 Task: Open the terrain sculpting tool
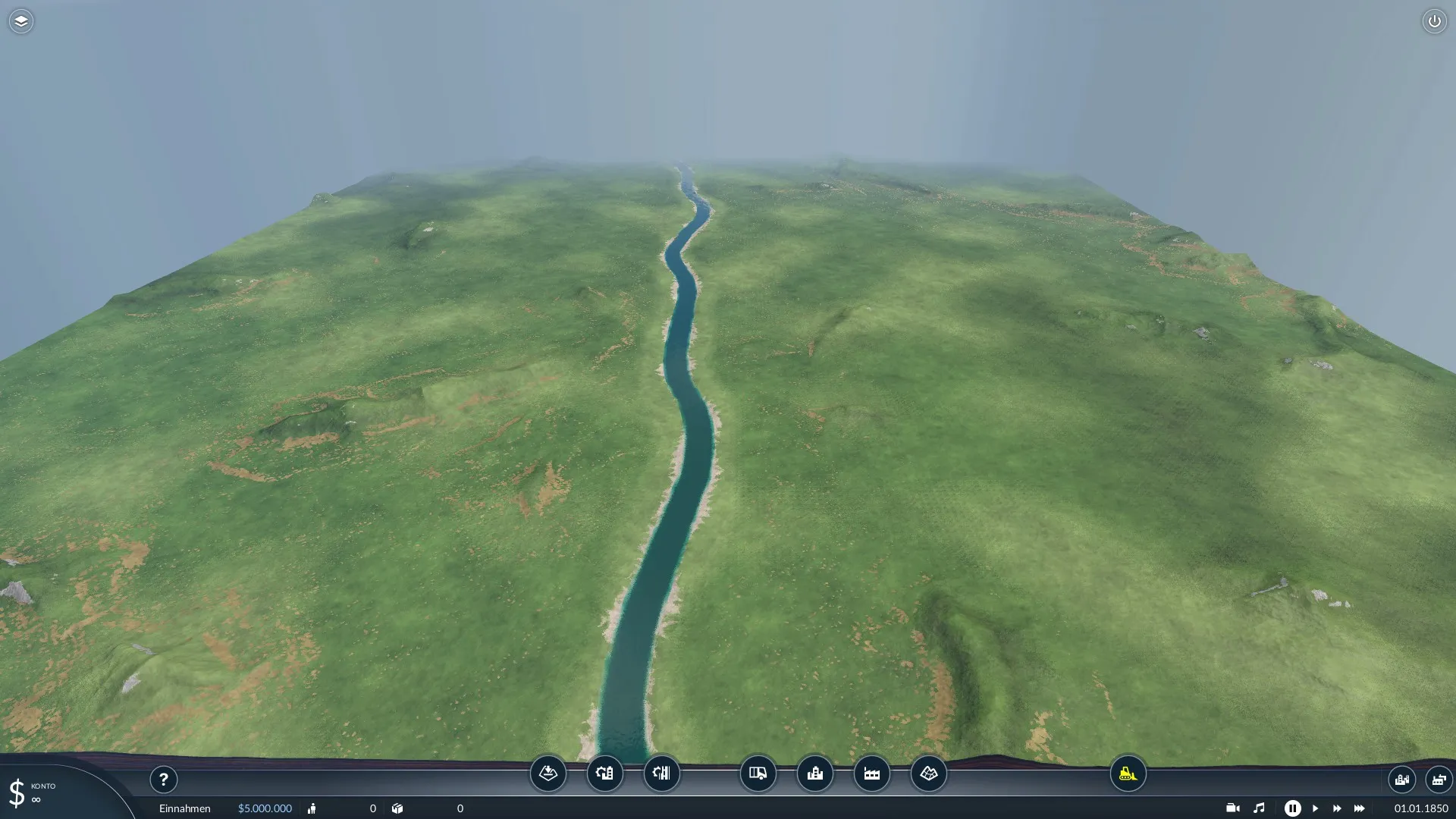[548, 773]
